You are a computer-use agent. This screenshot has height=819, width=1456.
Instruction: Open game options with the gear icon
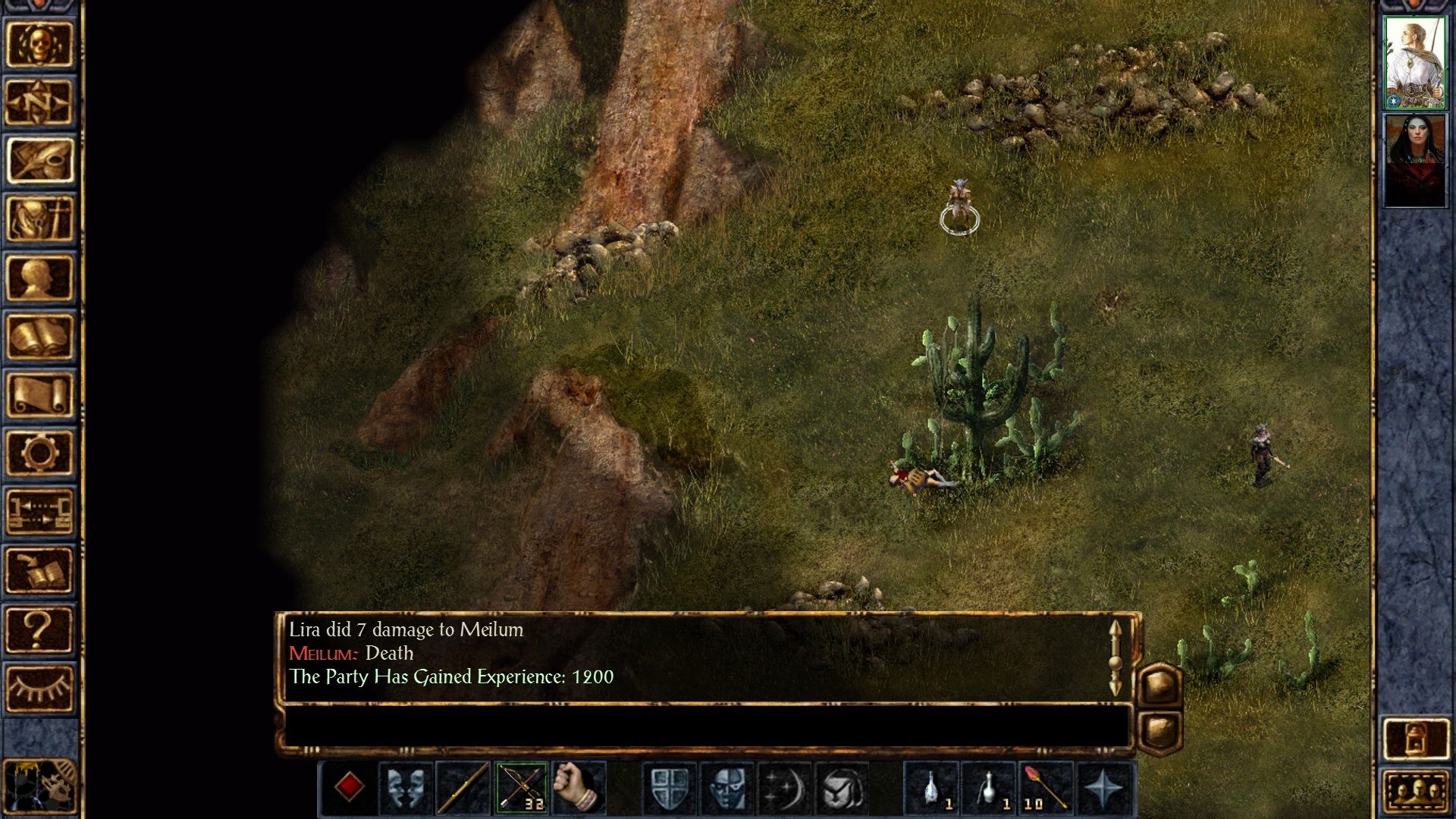(x=39, y=453)
